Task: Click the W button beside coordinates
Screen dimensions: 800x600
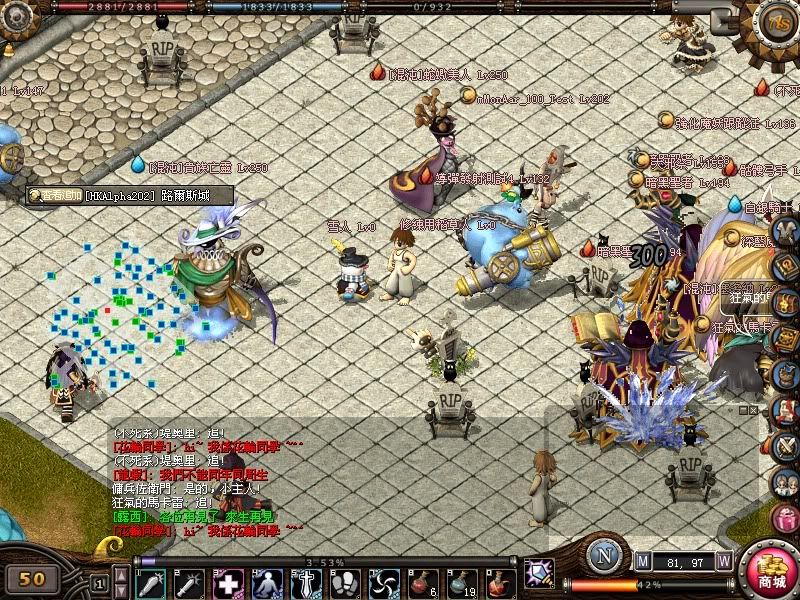Action: [x=724, y=560]
